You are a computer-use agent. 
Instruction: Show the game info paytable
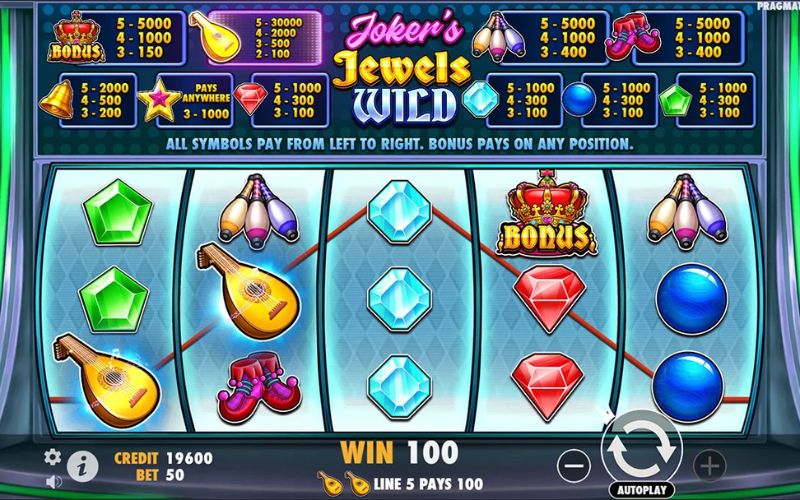click(83, 464)
